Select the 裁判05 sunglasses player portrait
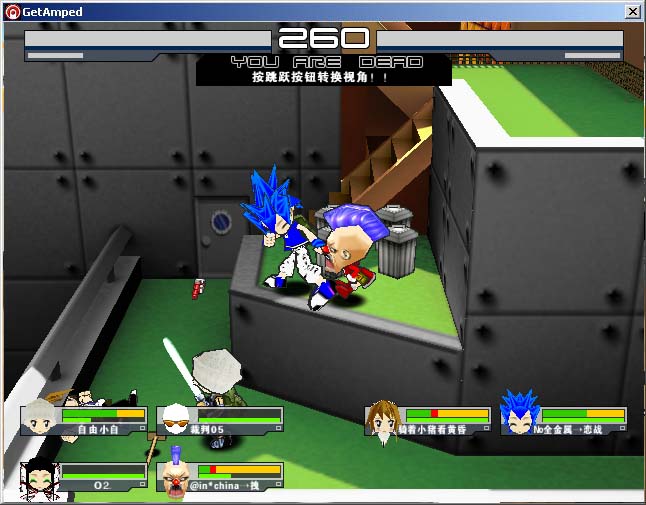Viewport: 646px width, 505px height. point(176,420)
